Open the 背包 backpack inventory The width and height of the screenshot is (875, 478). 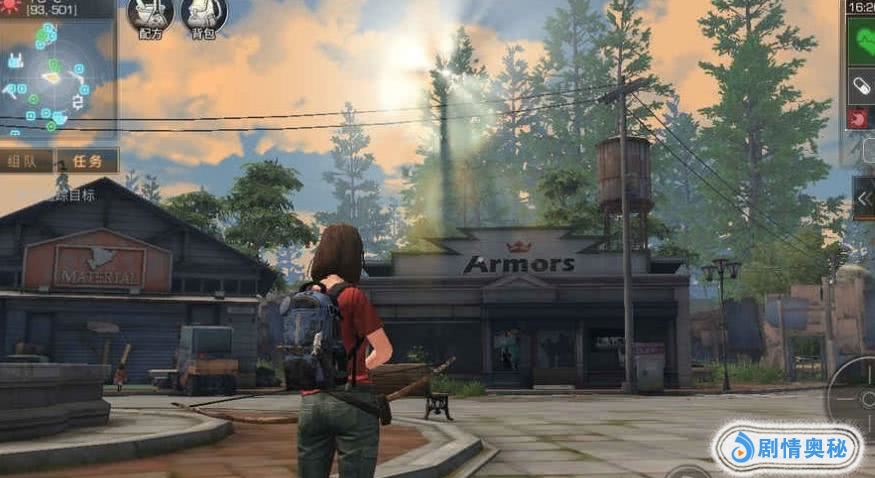pyautogui.click(x=204, y=15)
